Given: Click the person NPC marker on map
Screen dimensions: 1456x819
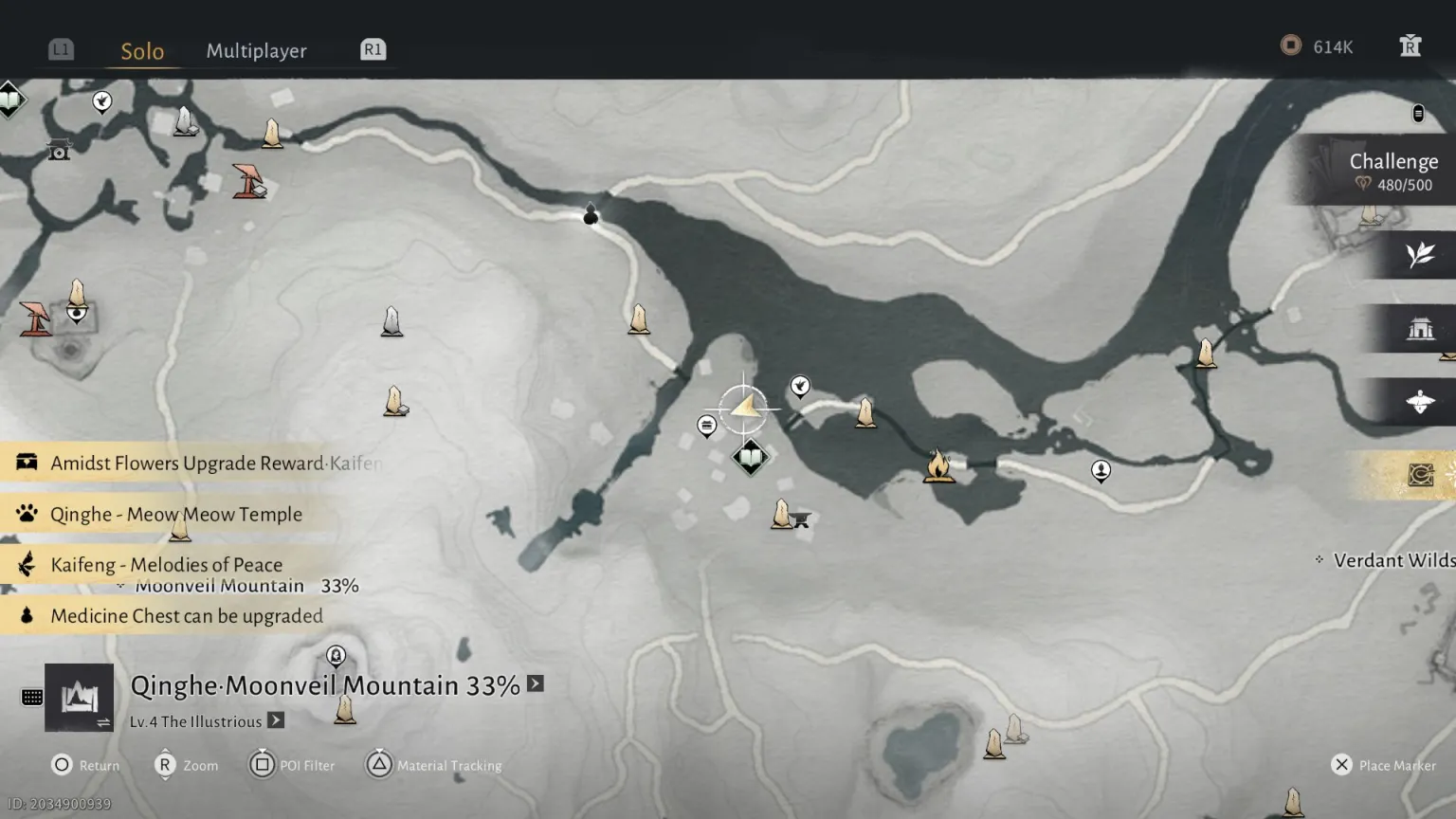Looking at the screenshot, I should coord(1101,470).
